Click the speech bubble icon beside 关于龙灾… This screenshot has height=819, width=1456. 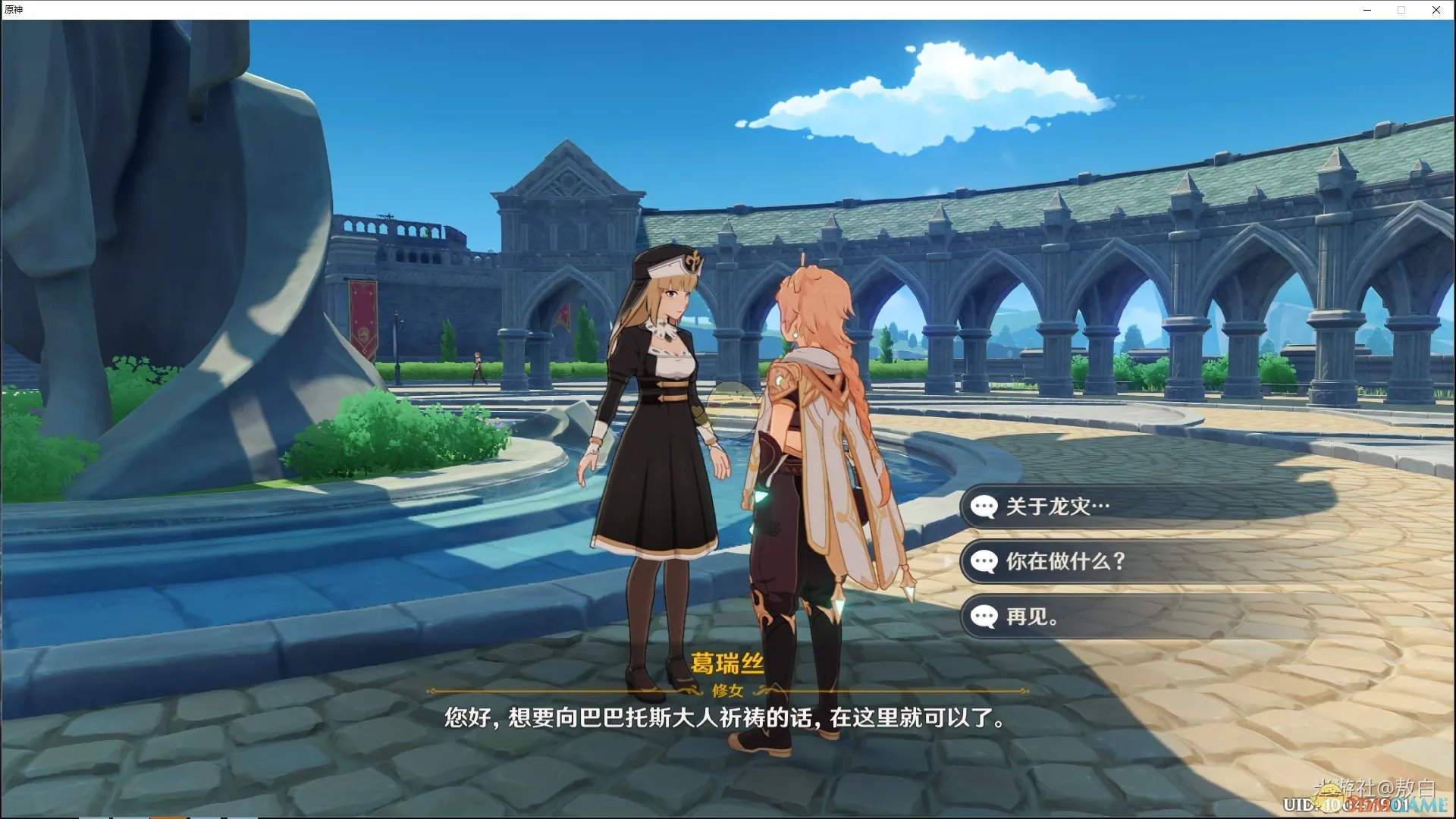coord(984,507)
